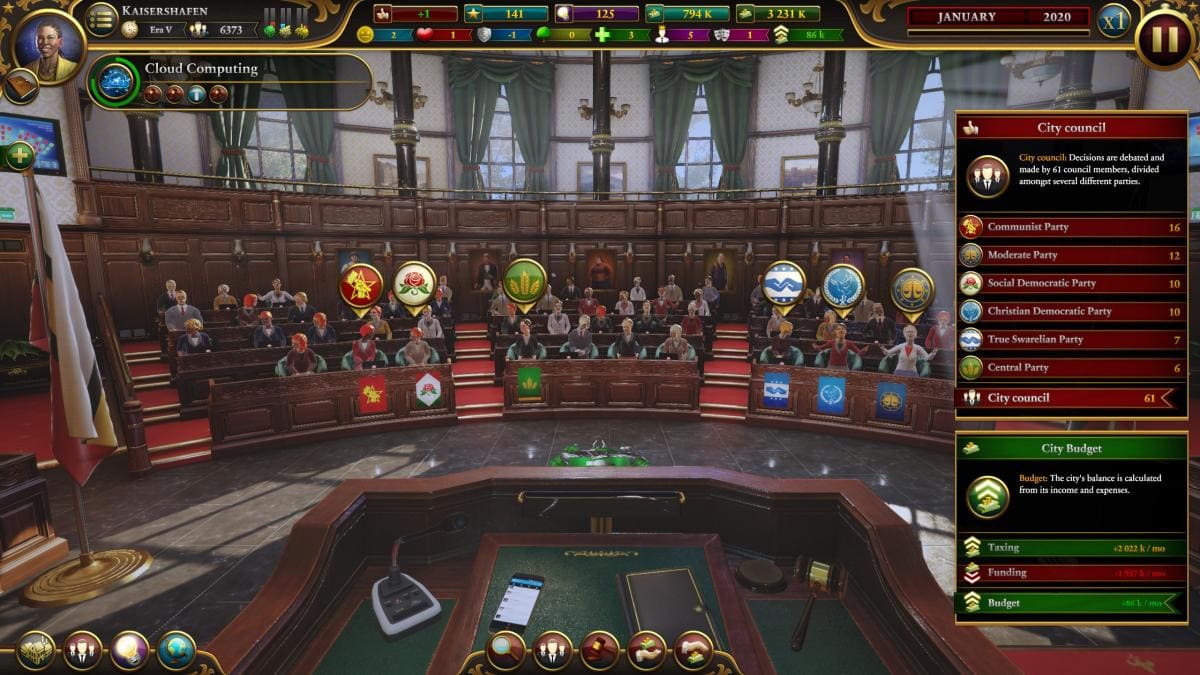The height and width of the screenshot is (675, 1200).
Task: Select the Moderate Party row
Action: (x=1072, y=255)
